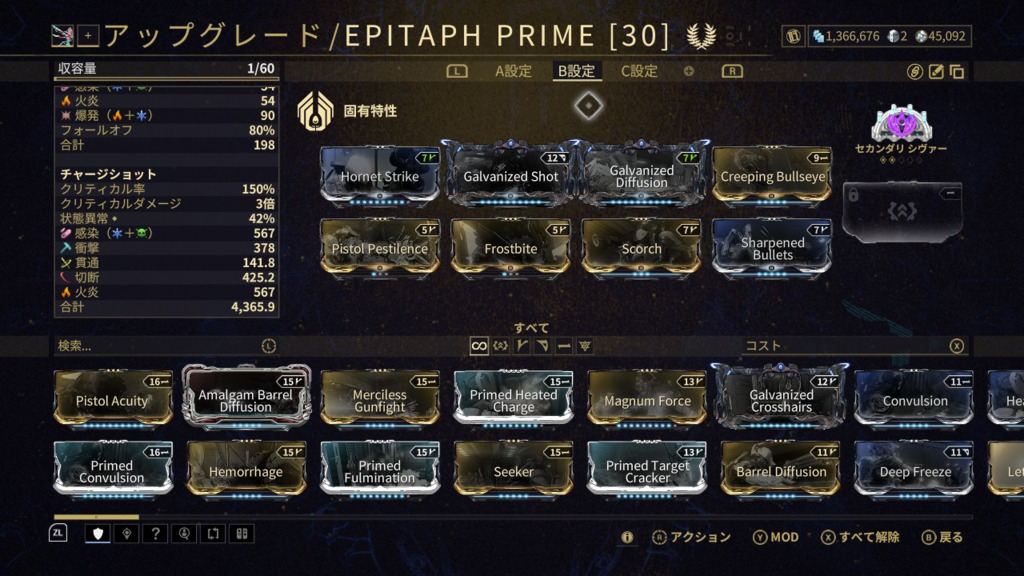Click the equipped Frostbite mod card
The image size is (1024, 576).
(x=510, y=248)
